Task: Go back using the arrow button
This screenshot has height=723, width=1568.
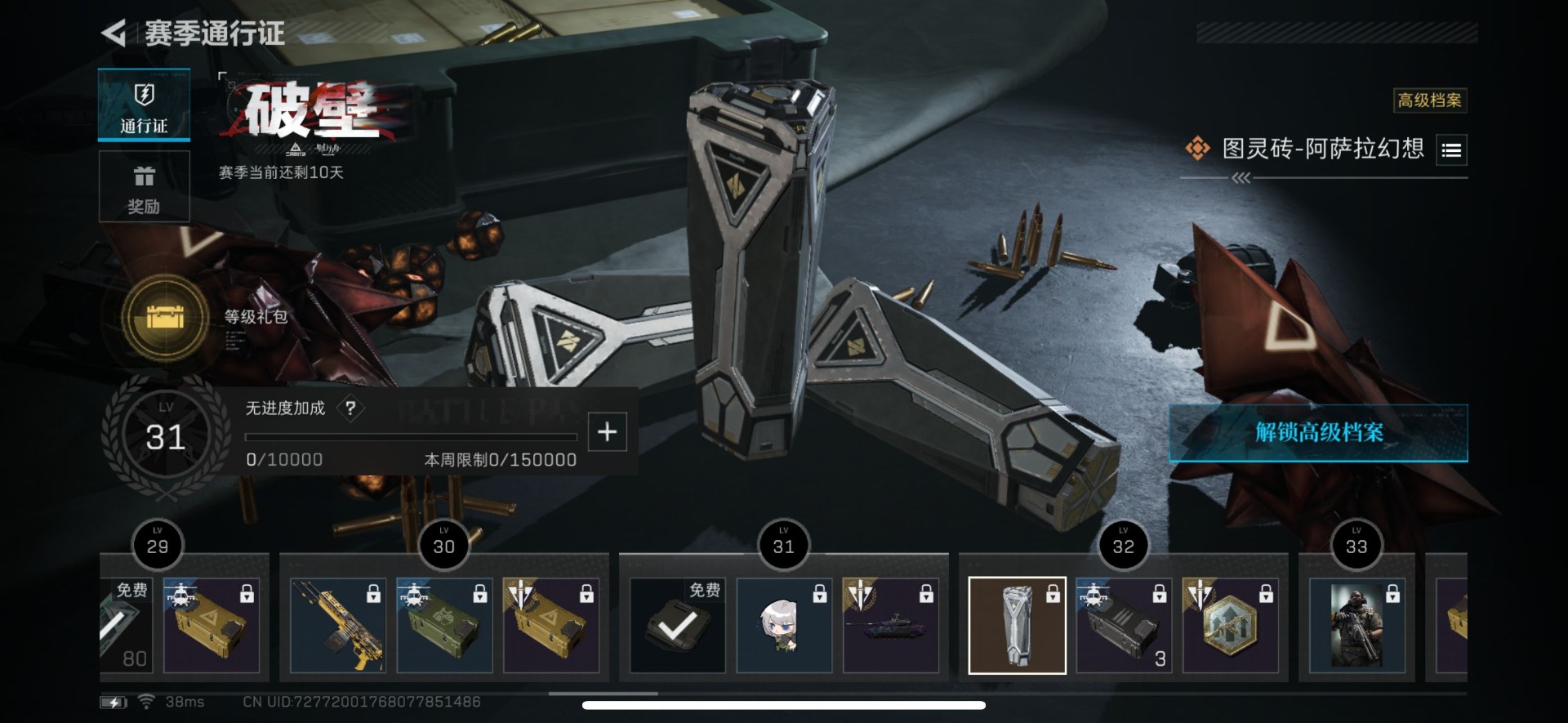Action: (114, 33)
